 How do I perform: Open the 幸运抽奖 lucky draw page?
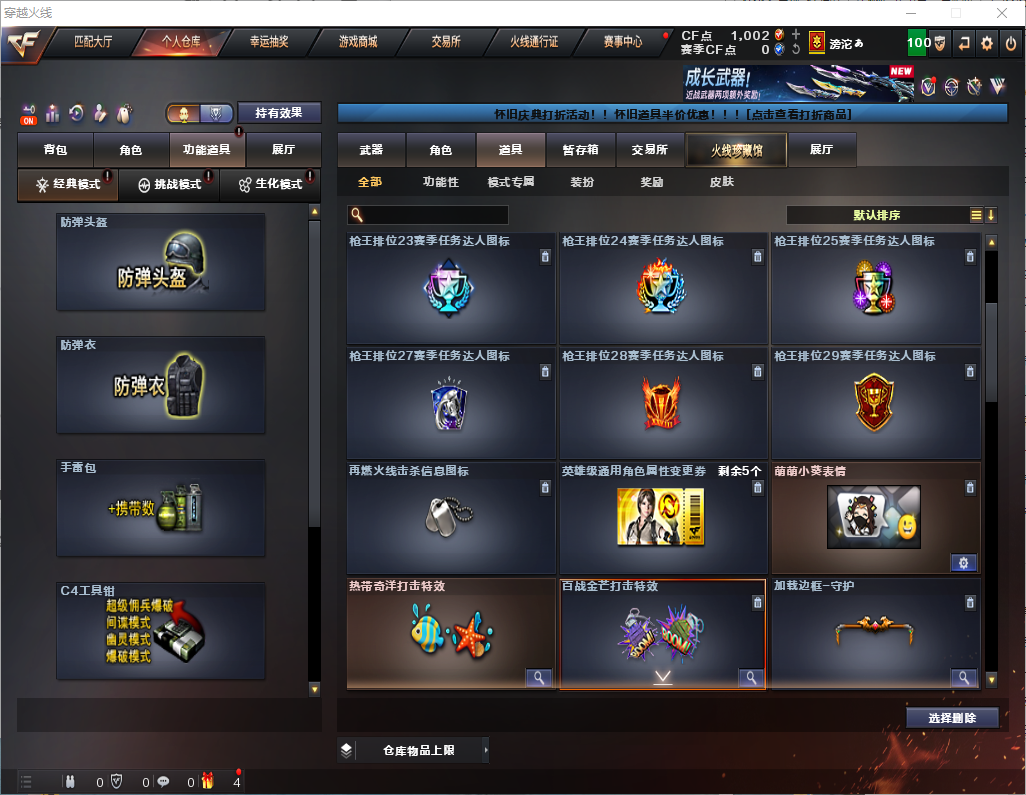(268, 42)
